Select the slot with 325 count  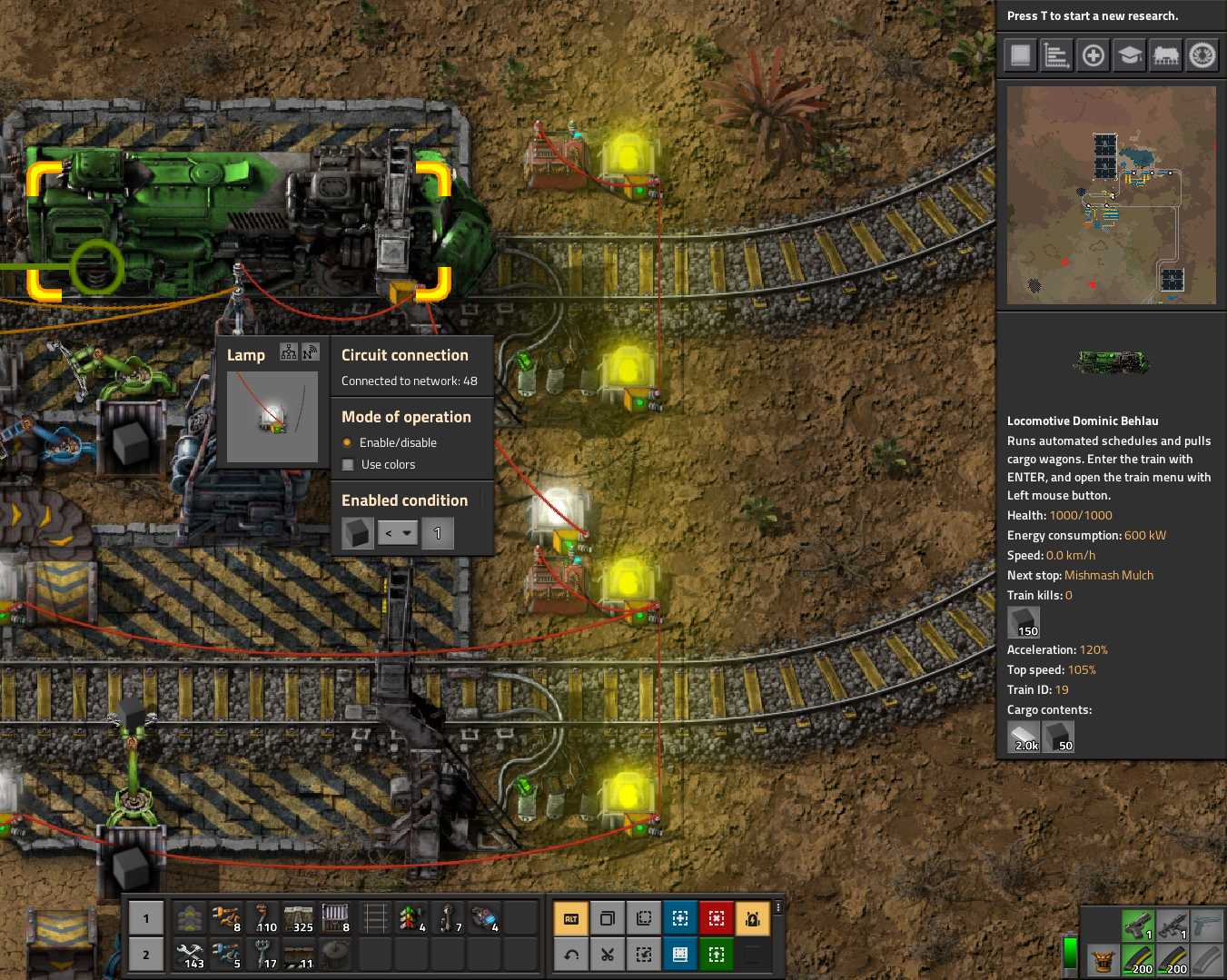pyautogui.click(x=299, y=918)
